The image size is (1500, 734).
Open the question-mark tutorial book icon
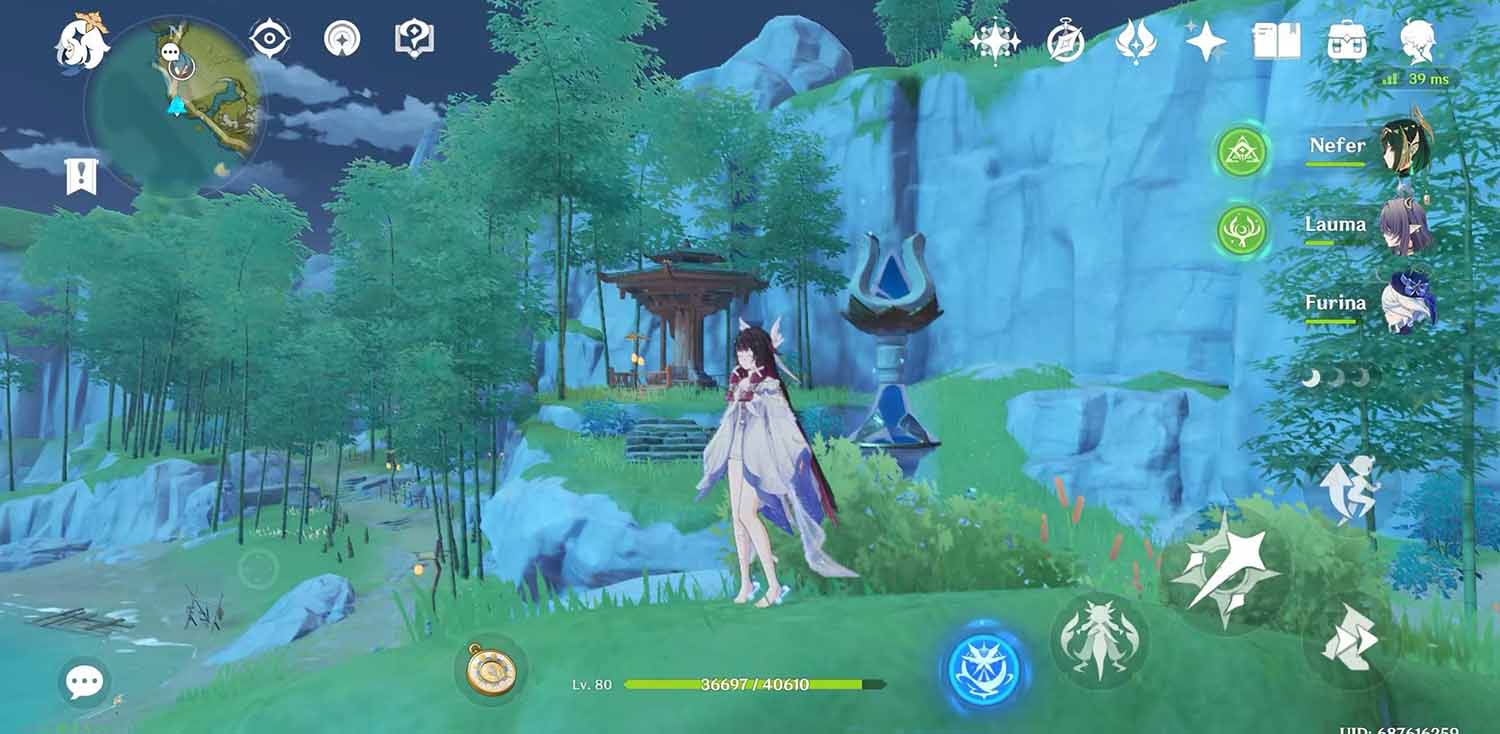[414, 39]
